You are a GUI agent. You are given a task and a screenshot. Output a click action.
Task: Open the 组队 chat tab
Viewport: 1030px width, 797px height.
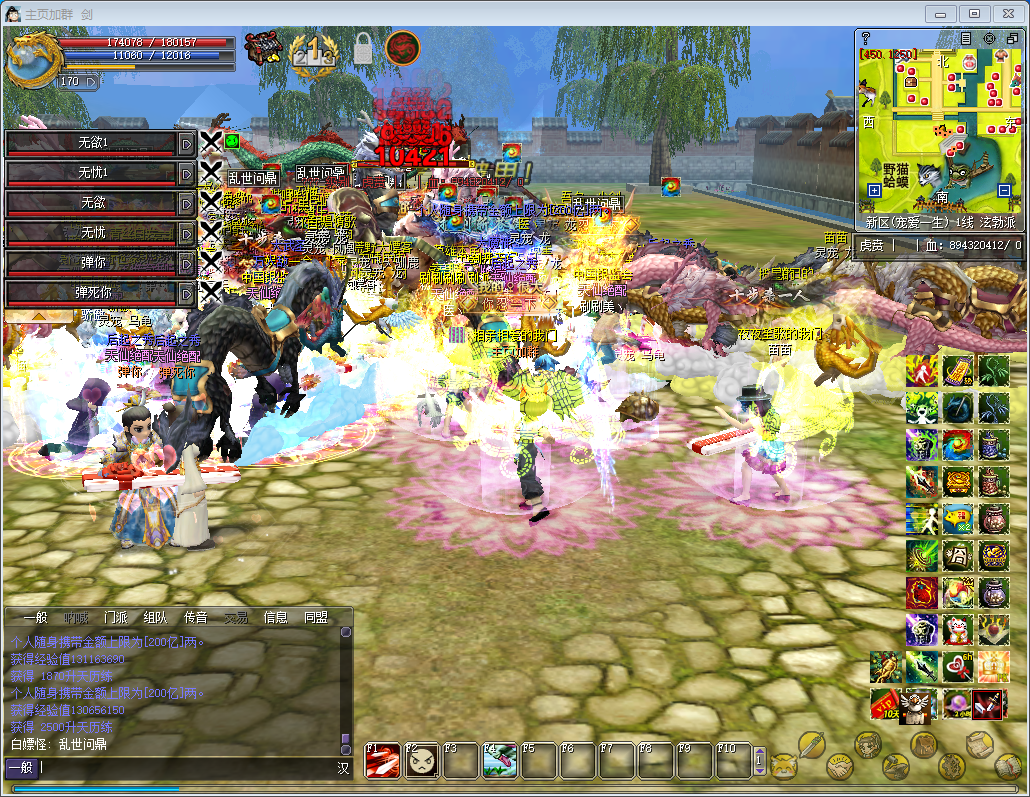(x=155, y=618)
